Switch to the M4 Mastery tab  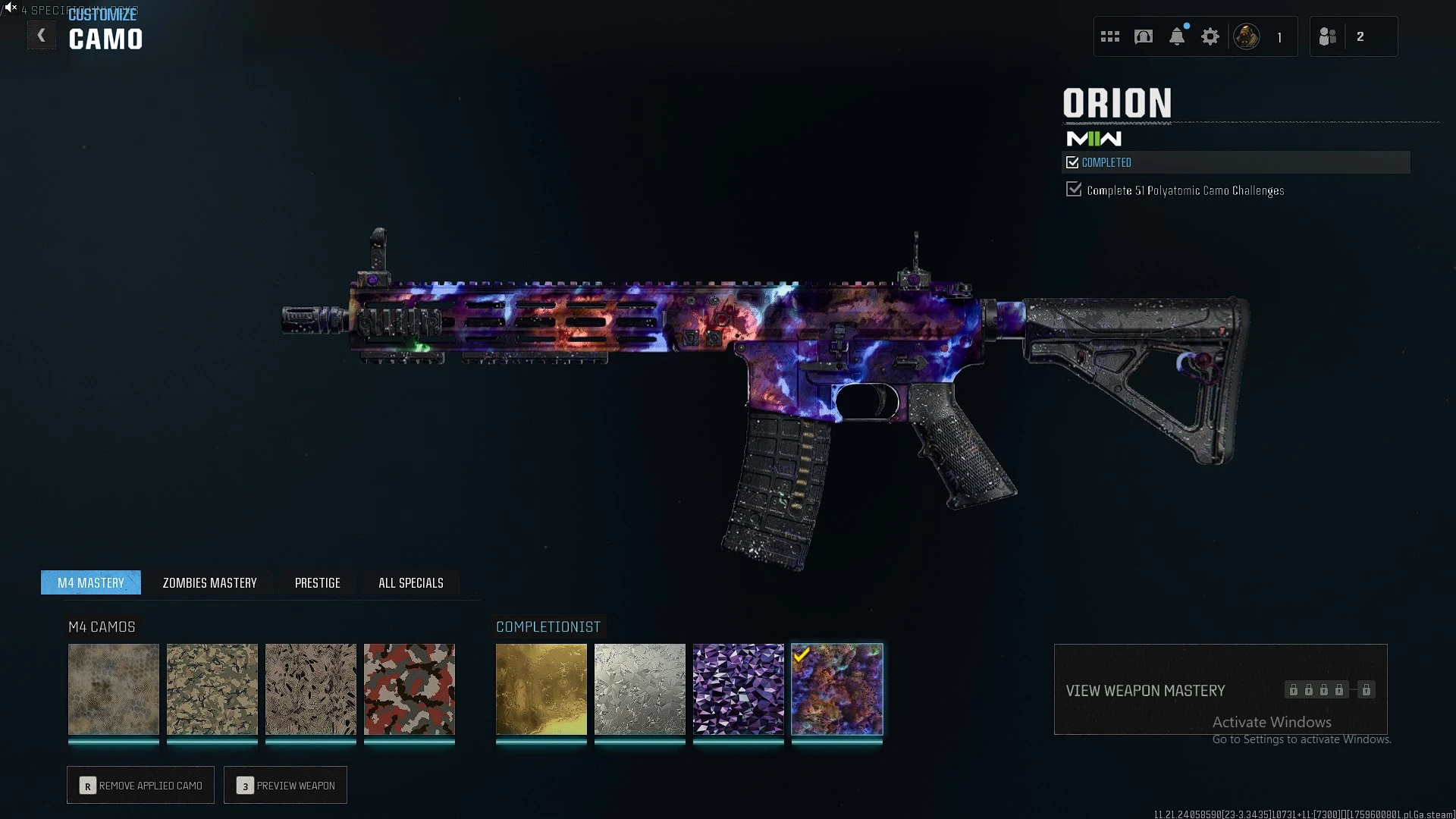click(91, 582)
